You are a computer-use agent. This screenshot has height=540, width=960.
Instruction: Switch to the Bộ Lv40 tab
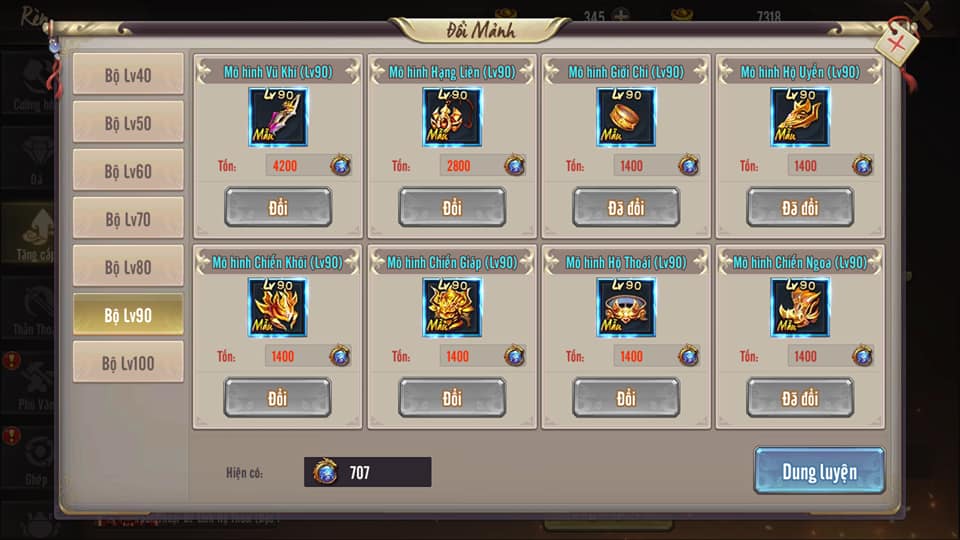pyautogui.click(x=128, y=75)
